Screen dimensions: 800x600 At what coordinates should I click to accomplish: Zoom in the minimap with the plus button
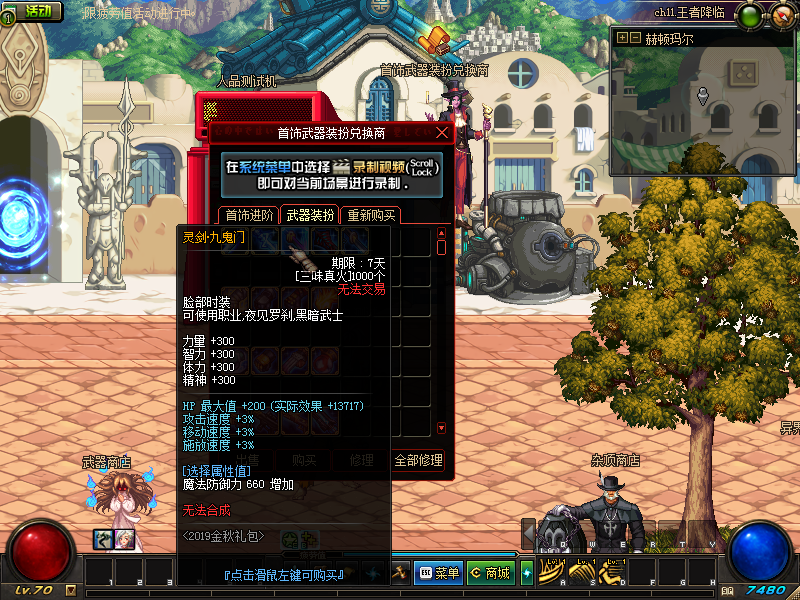[622, 39]
